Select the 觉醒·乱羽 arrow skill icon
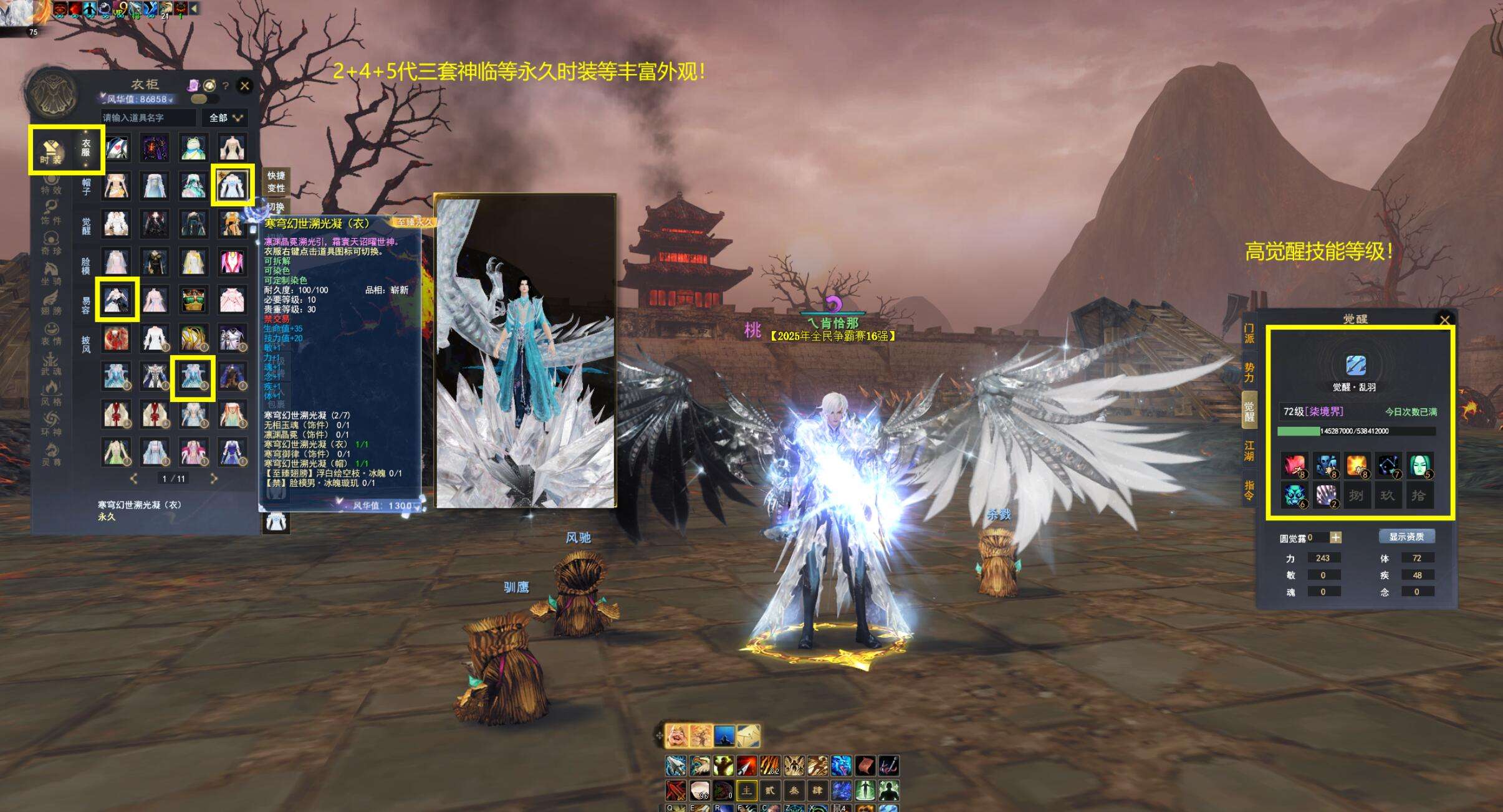 click(x=1356, y=365)
